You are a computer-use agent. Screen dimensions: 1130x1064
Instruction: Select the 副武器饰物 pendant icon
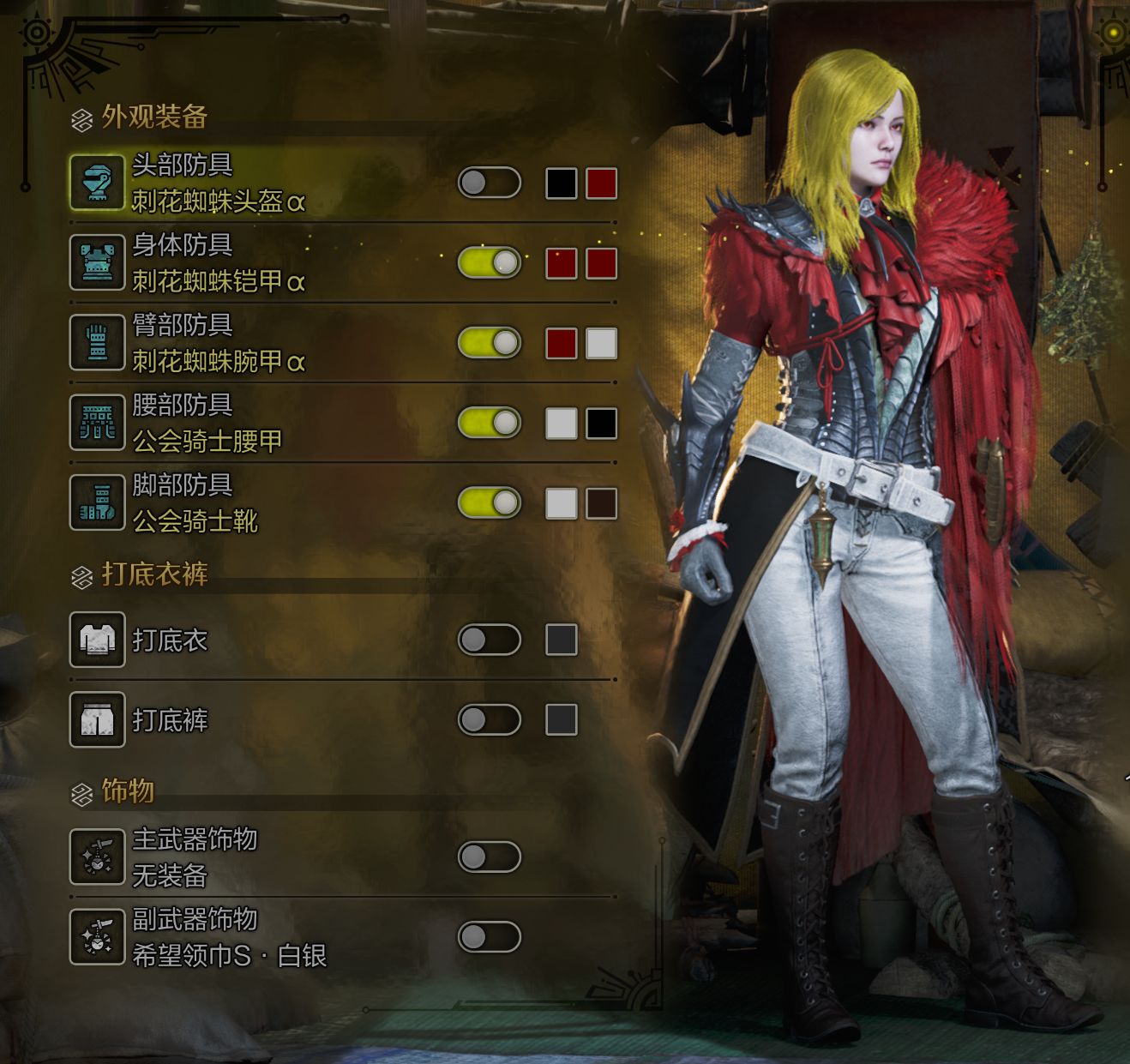[x=97, y=936]
